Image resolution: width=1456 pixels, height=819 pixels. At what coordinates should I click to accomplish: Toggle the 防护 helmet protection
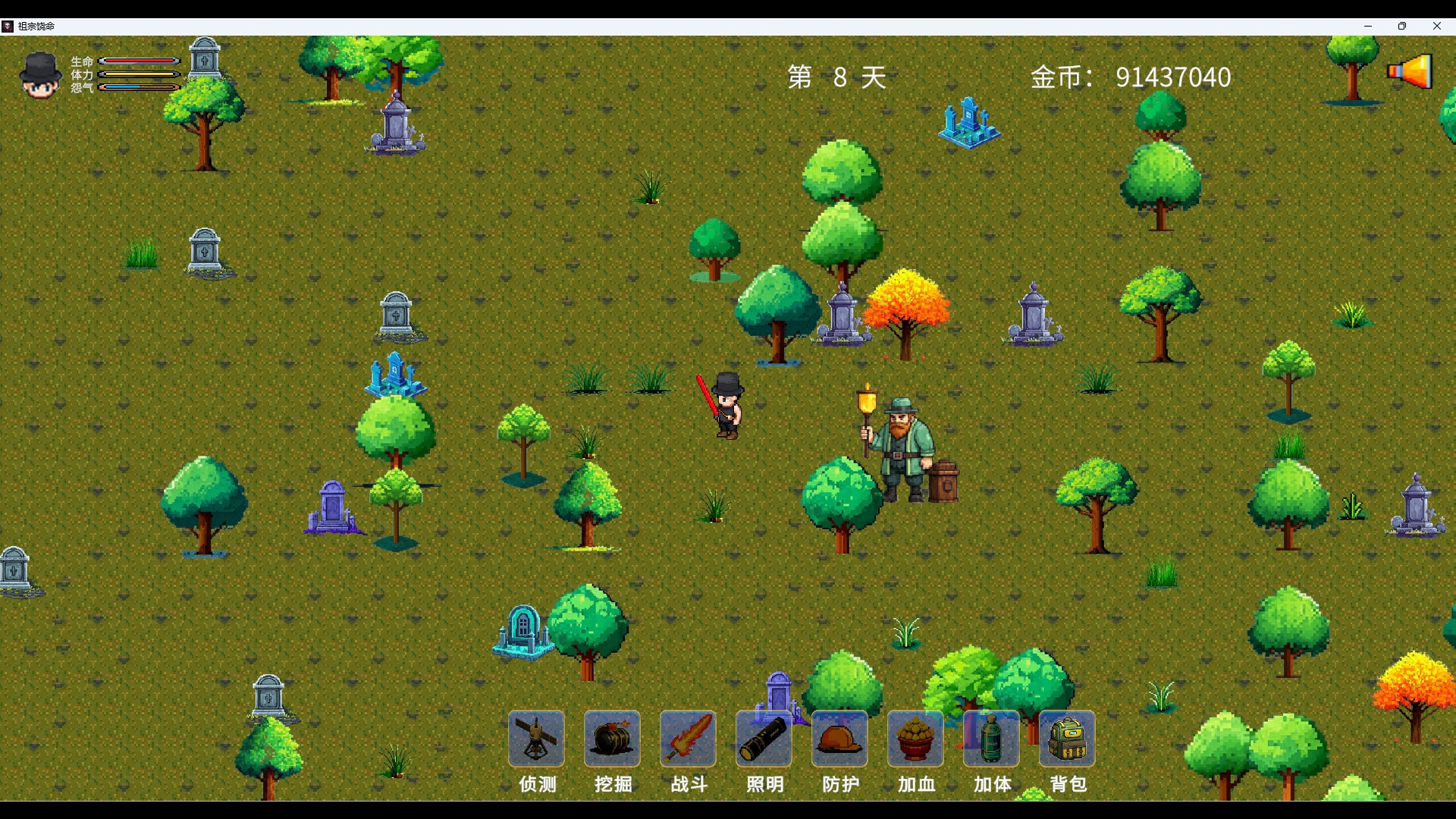(839, 739)
